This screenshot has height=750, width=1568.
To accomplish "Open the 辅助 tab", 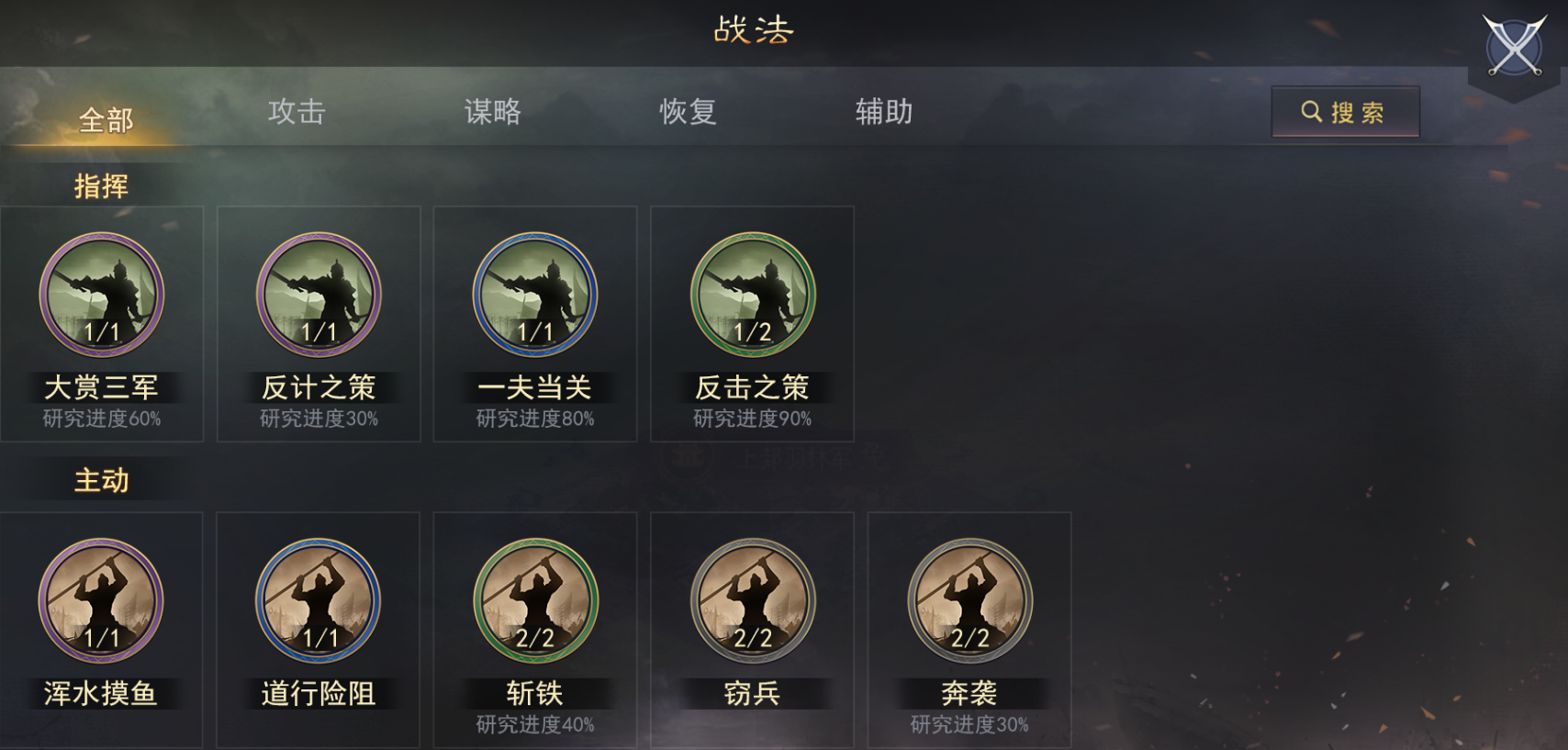I will point(881,112).
